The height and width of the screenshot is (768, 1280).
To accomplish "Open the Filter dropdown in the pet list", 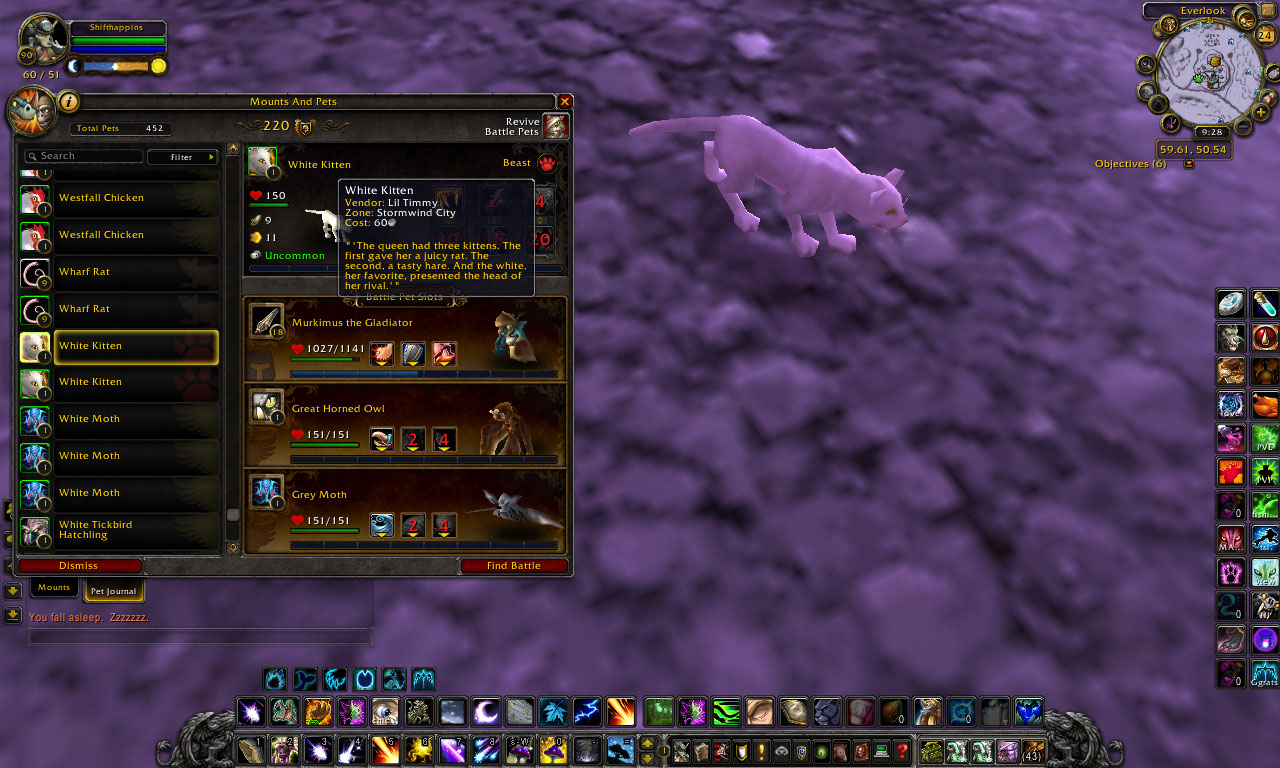I will click(183, 156).
